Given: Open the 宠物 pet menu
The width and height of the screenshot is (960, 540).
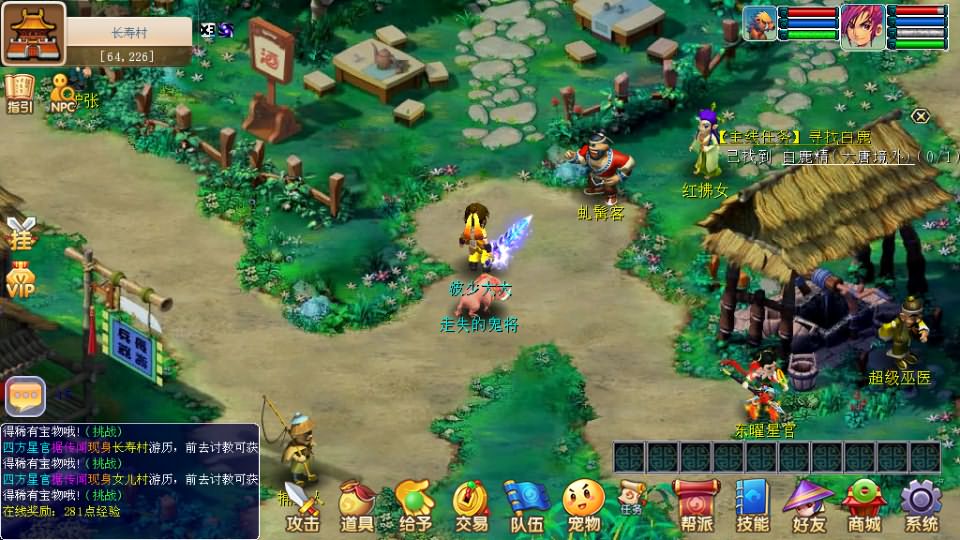Looking at the screenshot, I should (584, 505).
